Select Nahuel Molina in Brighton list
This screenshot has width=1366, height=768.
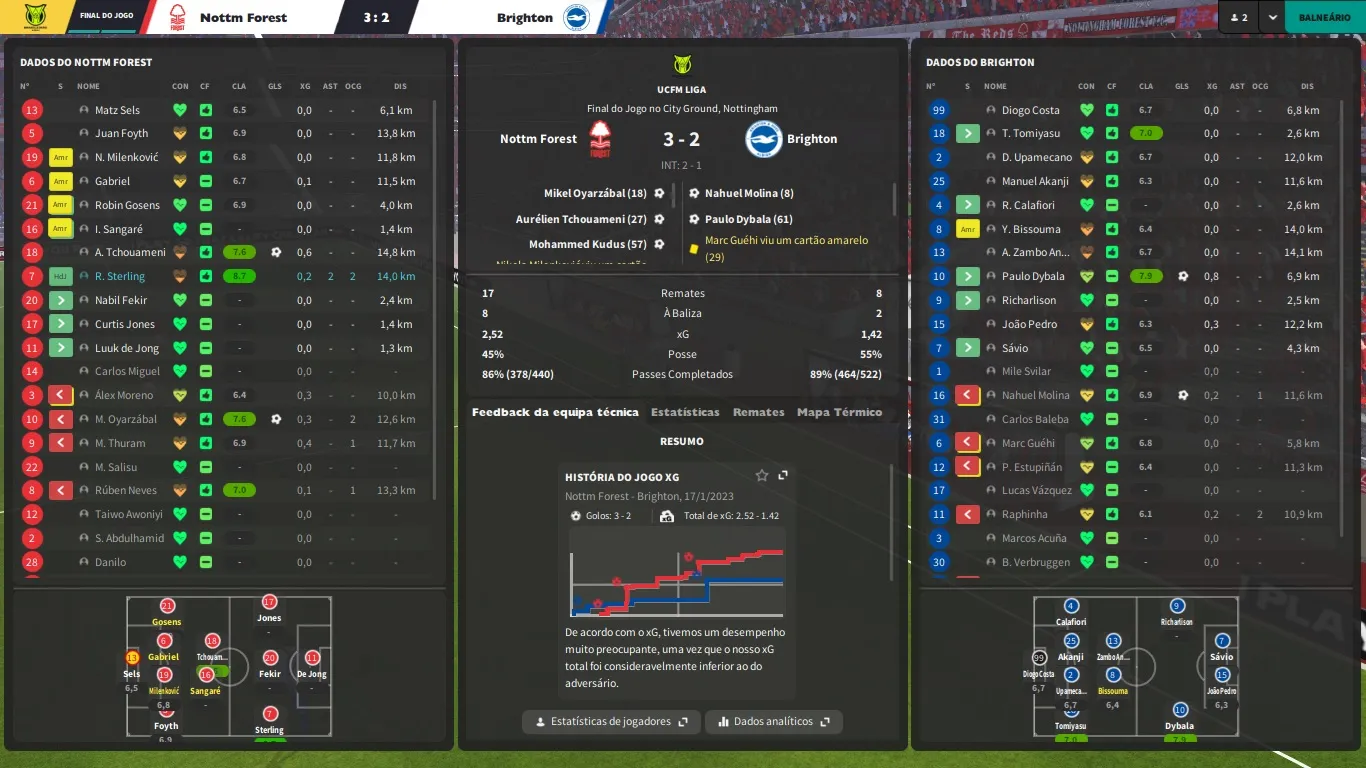click(x=1035, y=395)
